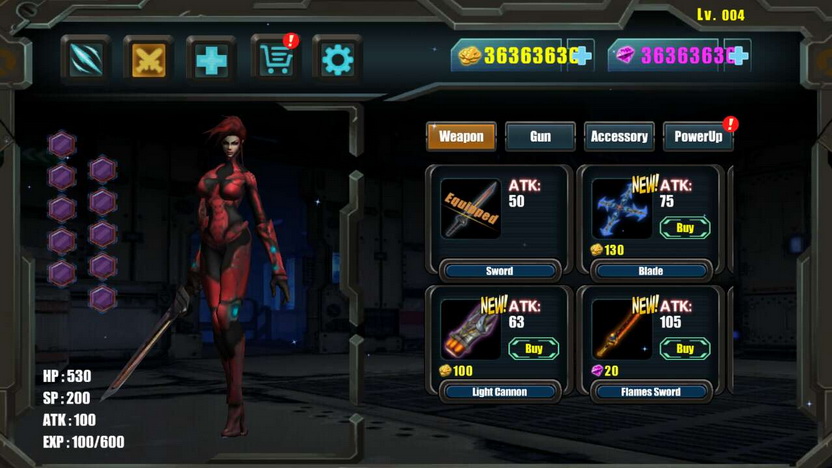Buy the Flames Sword for 20 gems
Viewport: 832px width, 468px height.
pos(685,349)
